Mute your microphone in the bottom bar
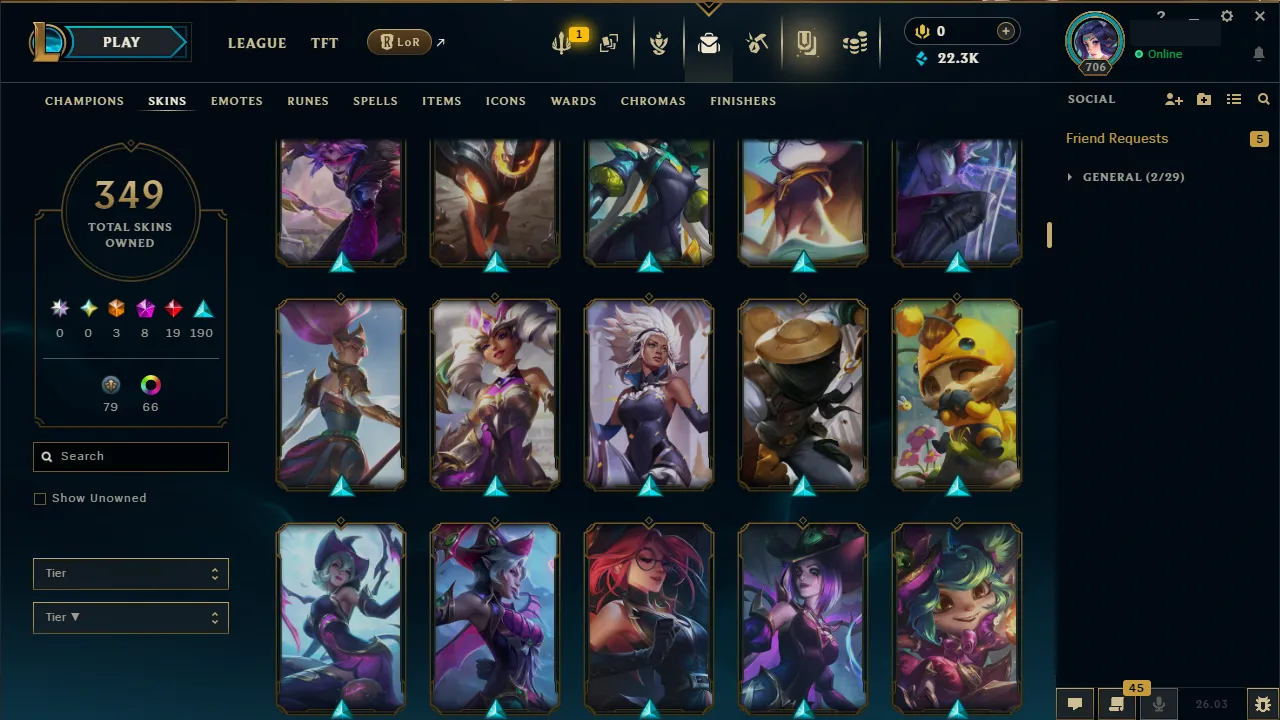Image resolution: width=1280 pixels, height=720 pixels. 1159,704
